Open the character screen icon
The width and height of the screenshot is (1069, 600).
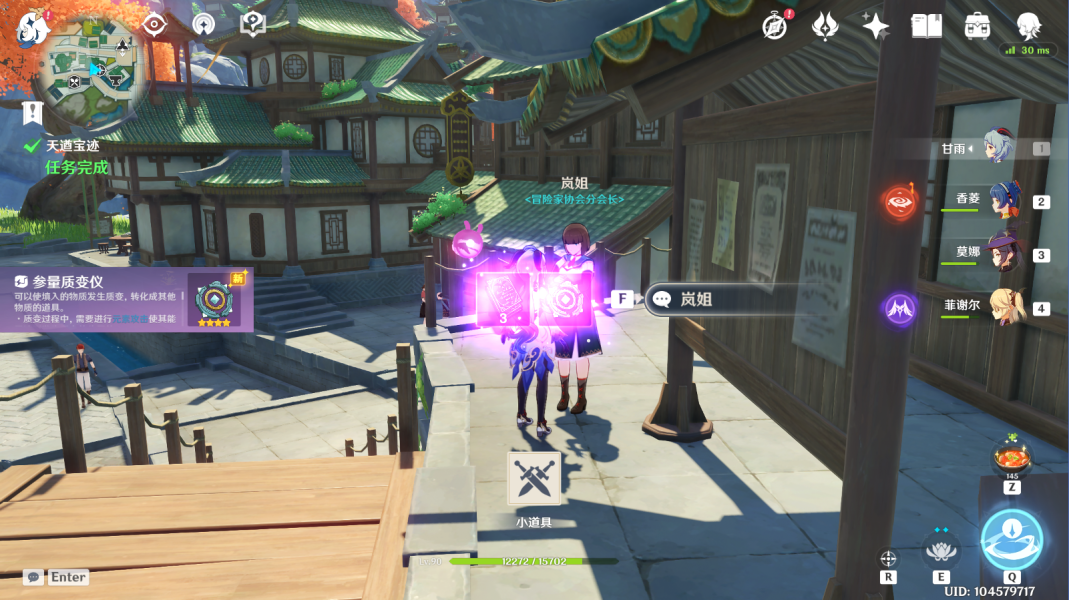click(x=1028, y=26)
